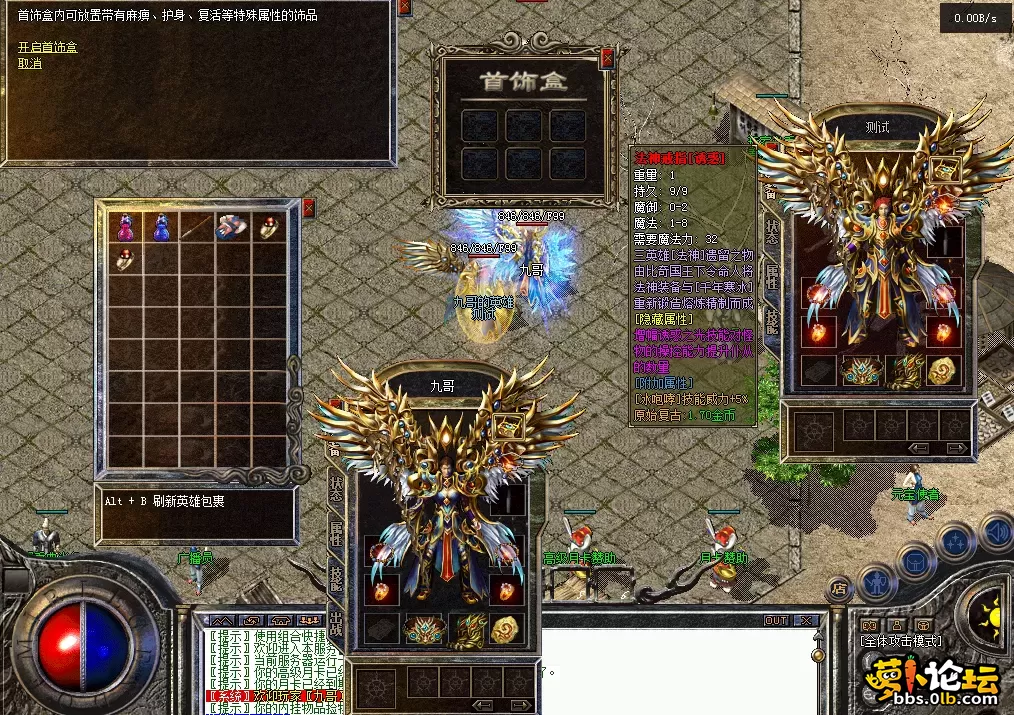1014x715 pixels.
Task: Open the 属性 tab on 九哥's panel
Action: click(x=335, y=532)
